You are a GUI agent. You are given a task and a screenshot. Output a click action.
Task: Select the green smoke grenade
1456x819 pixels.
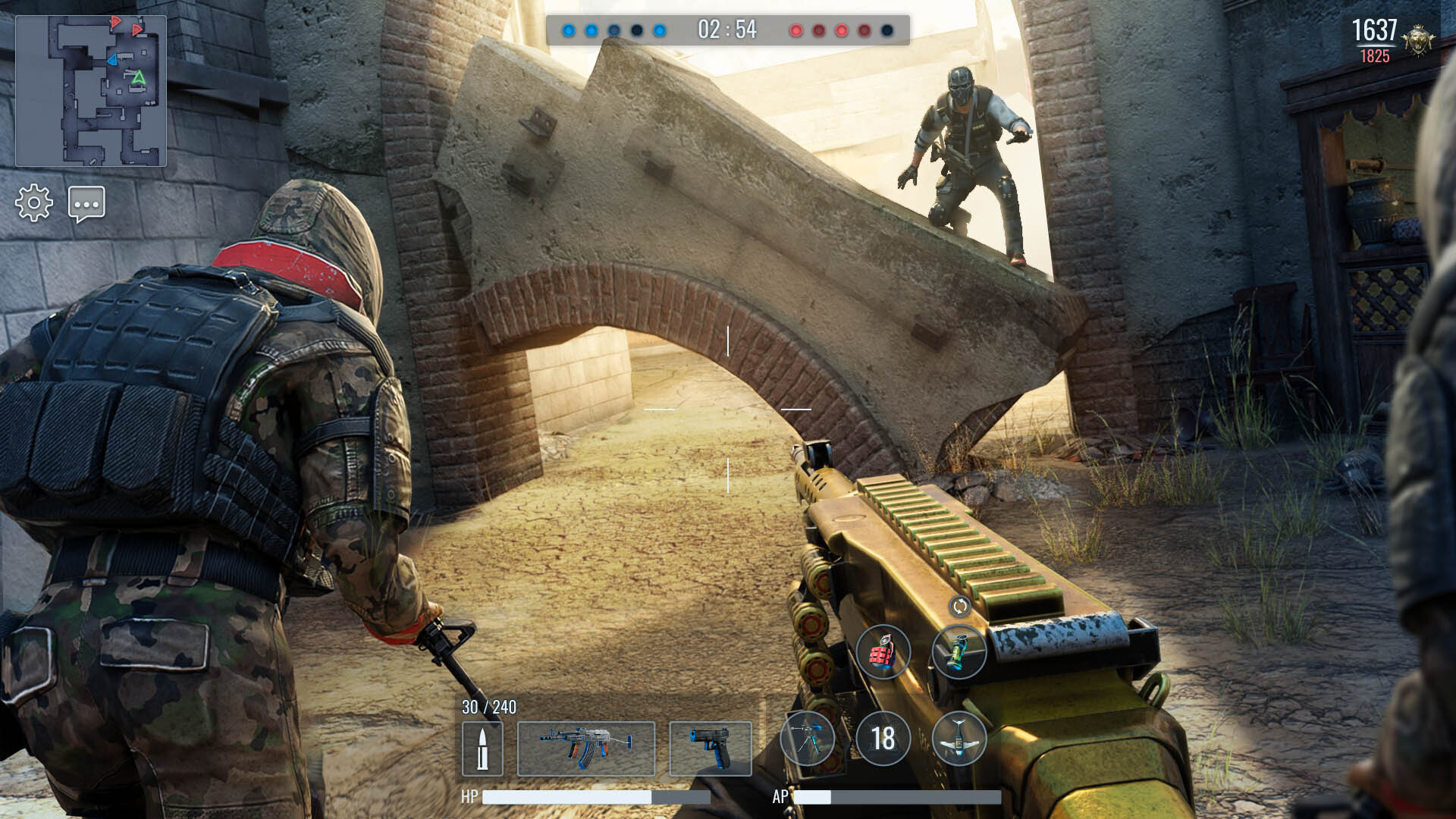[x=959, y=651]
